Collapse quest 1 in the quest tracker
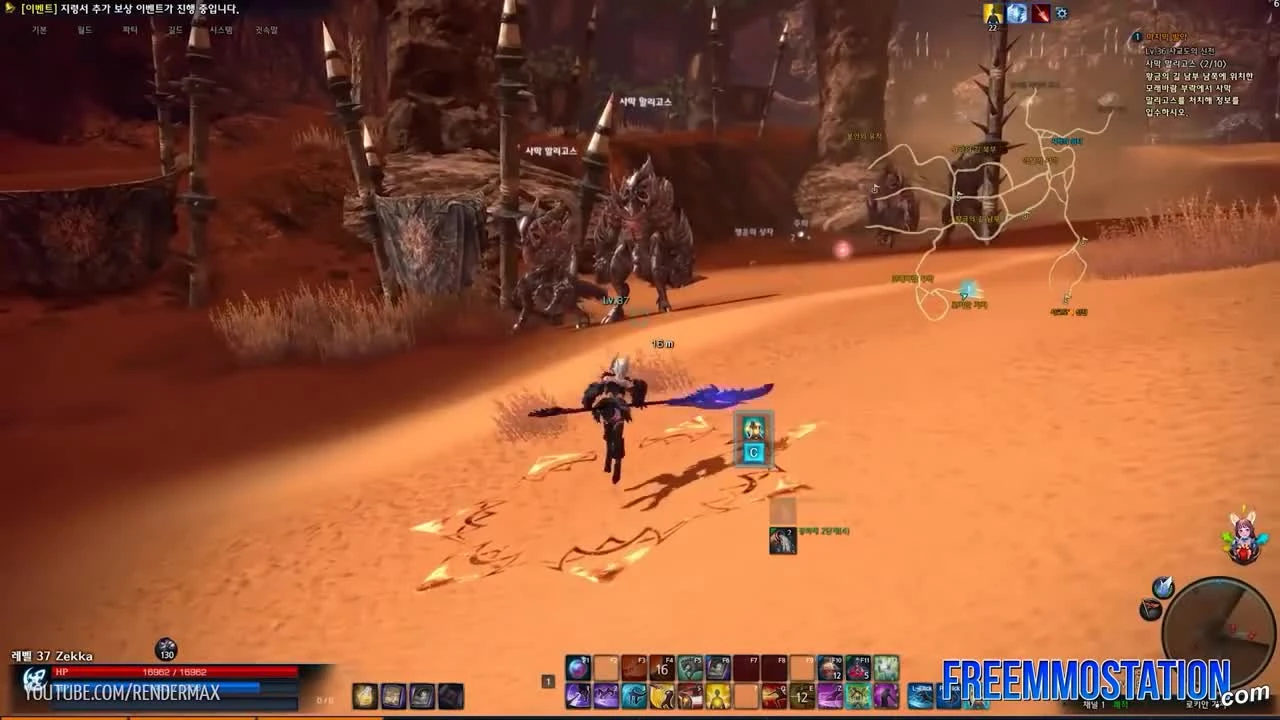1280x720 pixels. point(1135,35)
